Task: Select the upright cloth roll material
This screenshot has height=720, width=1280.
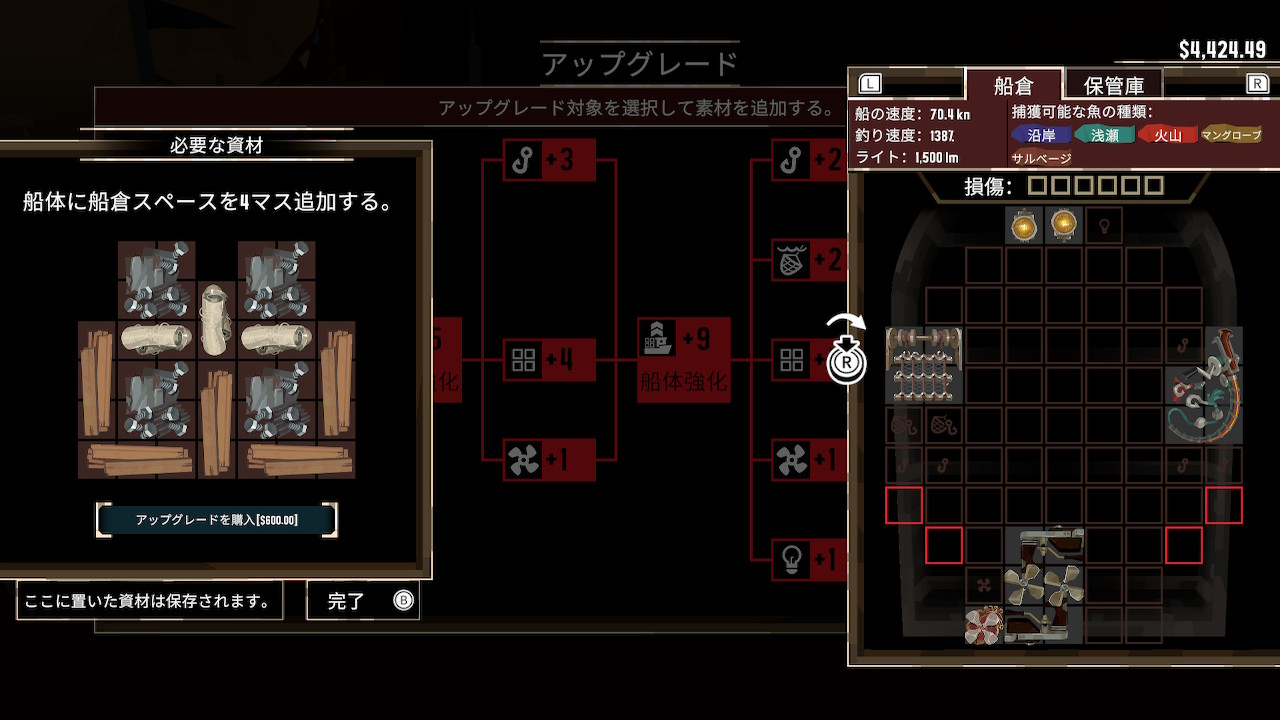Action: pos(216,319)
